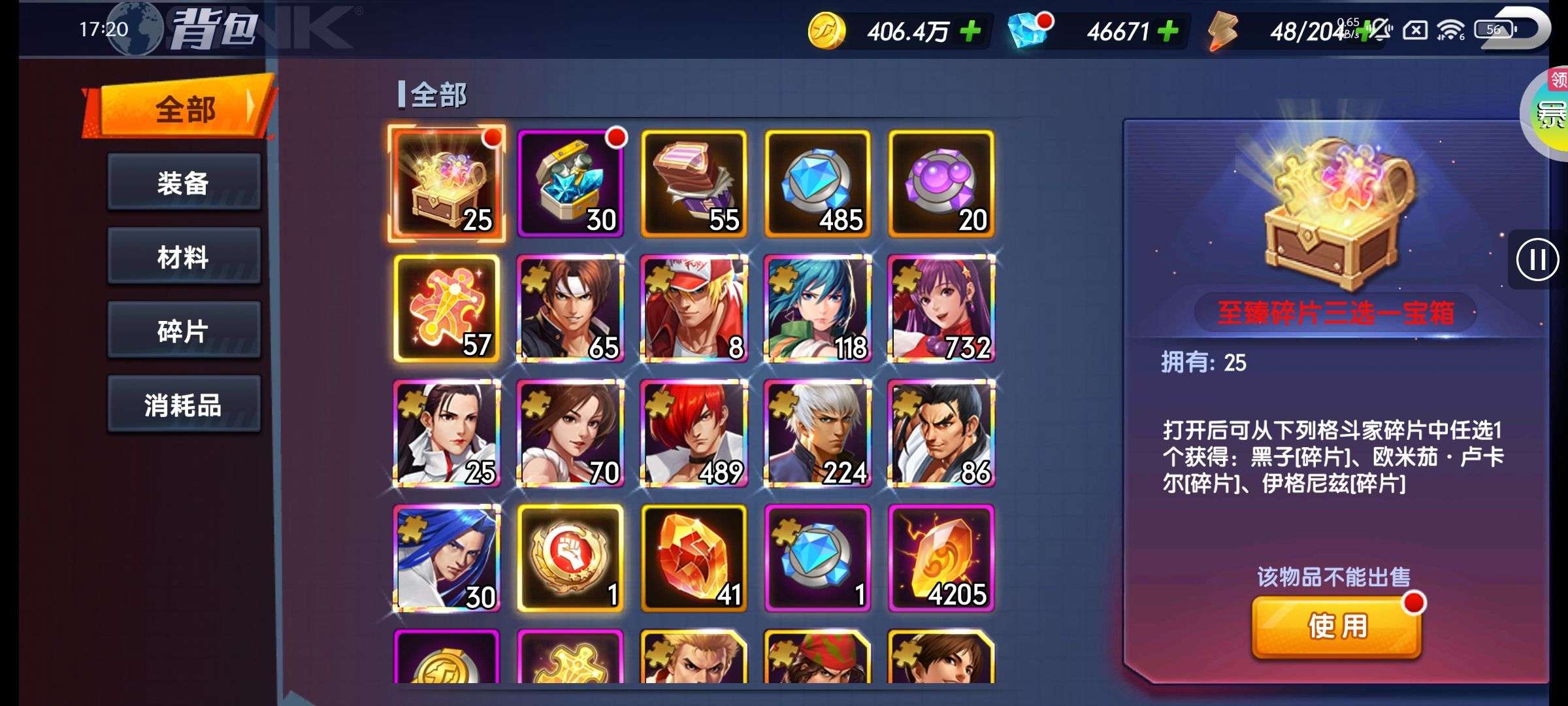This screenshot has width=1568, height=706.
Task: Pause the screen recording overlay
Action: [1537, 260]
